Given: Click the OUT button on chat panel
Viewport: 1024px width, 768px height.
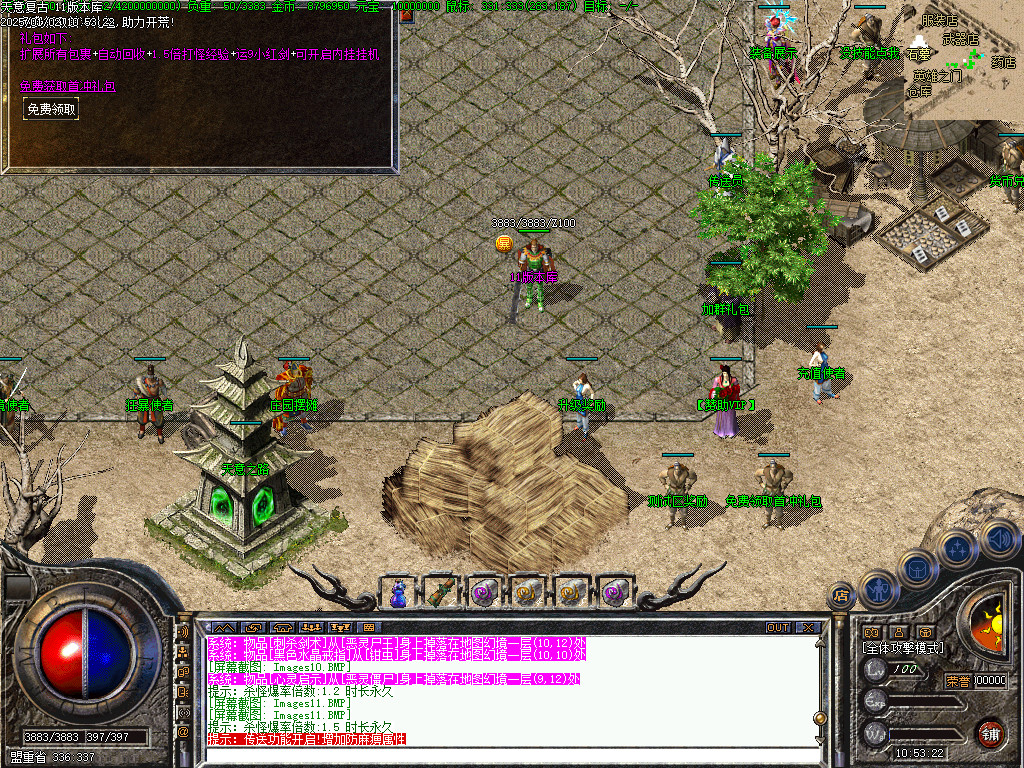Looking at the screenshot, I should tap(777, 628).
